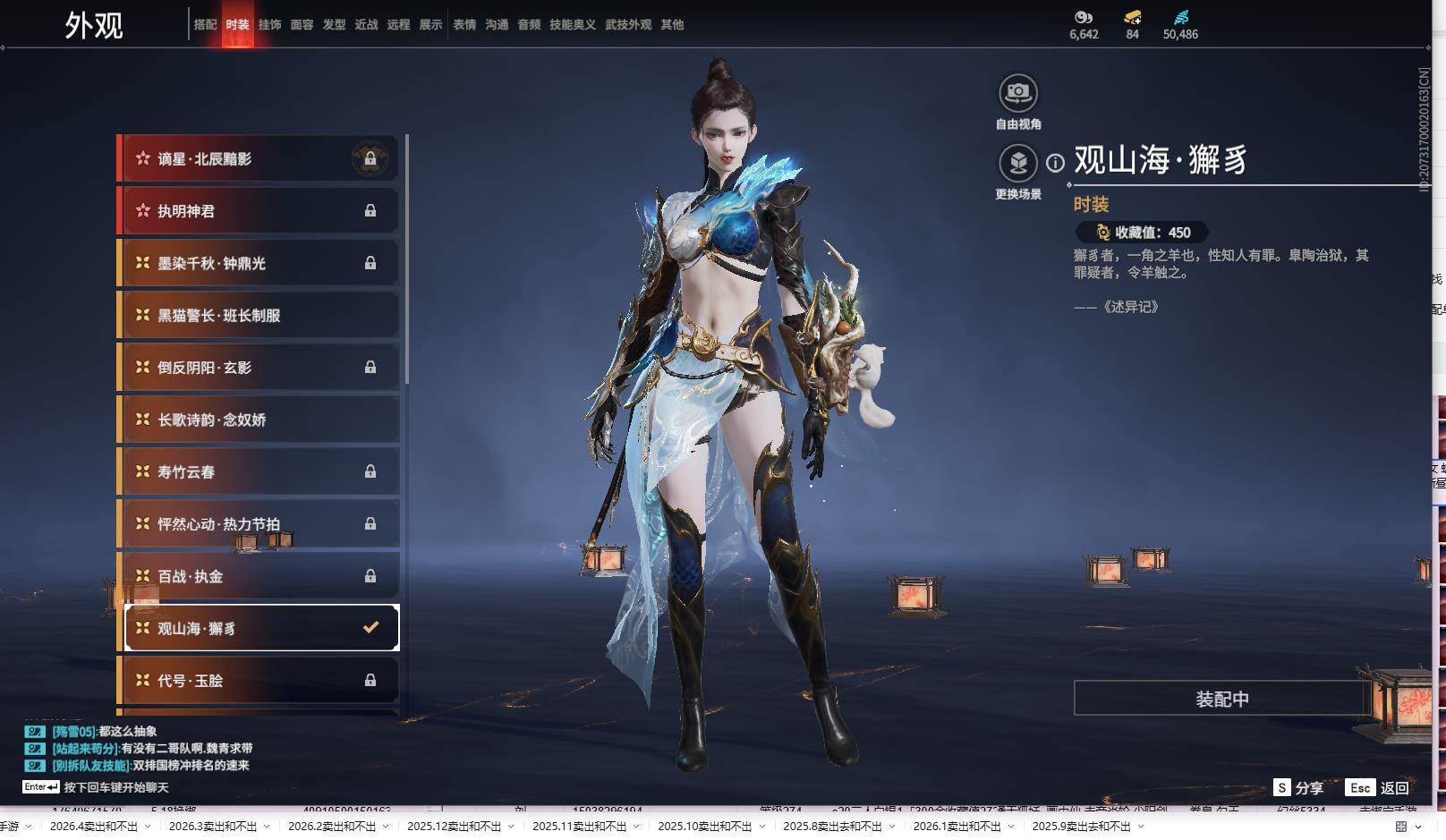The image size is (1446, 840).
Task: Open the 2026.4卖出和不出 spreadsheet tab
Action: click(94, 826)
